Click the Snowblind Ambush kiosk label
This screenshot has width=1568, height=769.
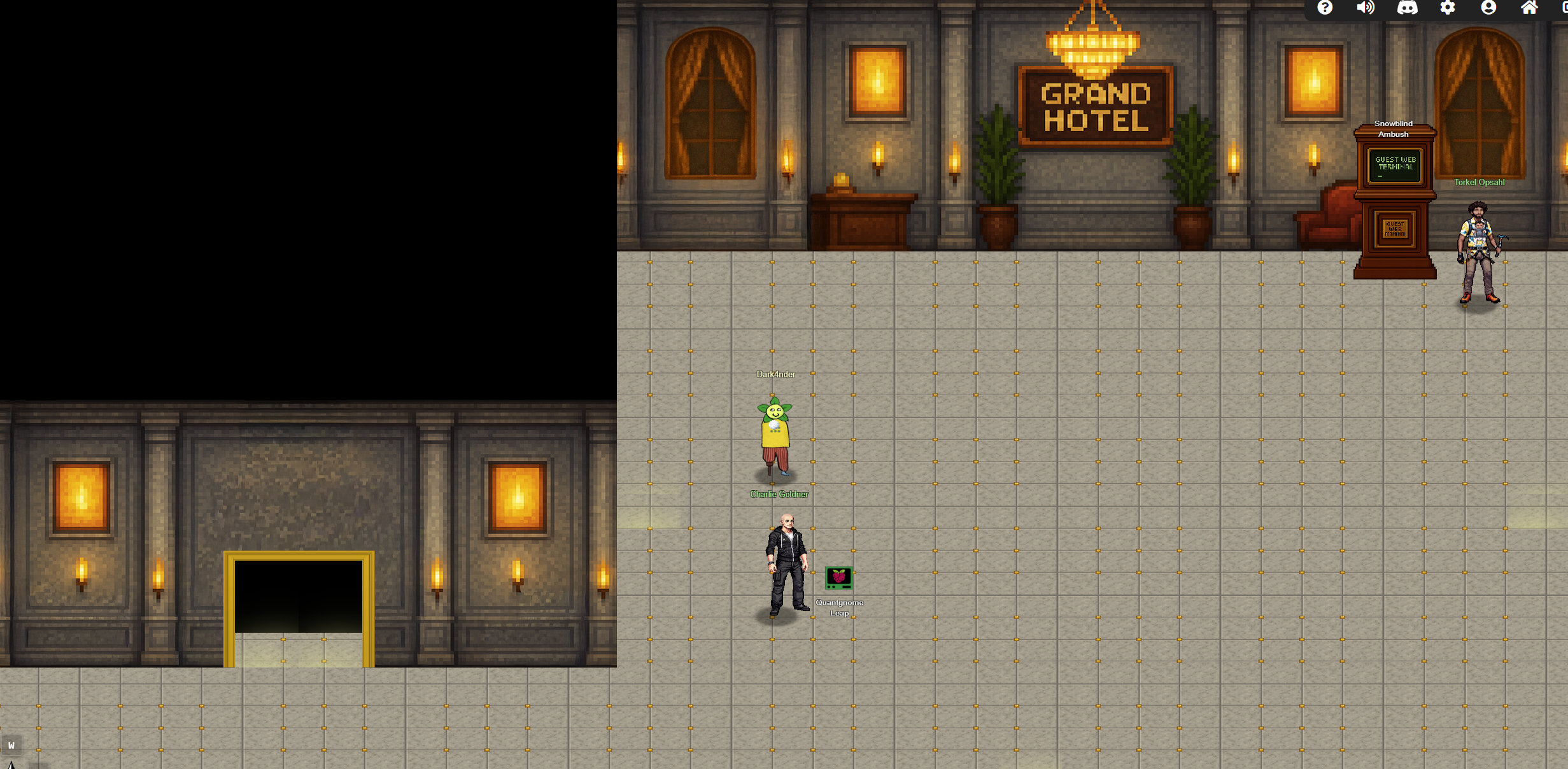click(x=1394, y=129)
